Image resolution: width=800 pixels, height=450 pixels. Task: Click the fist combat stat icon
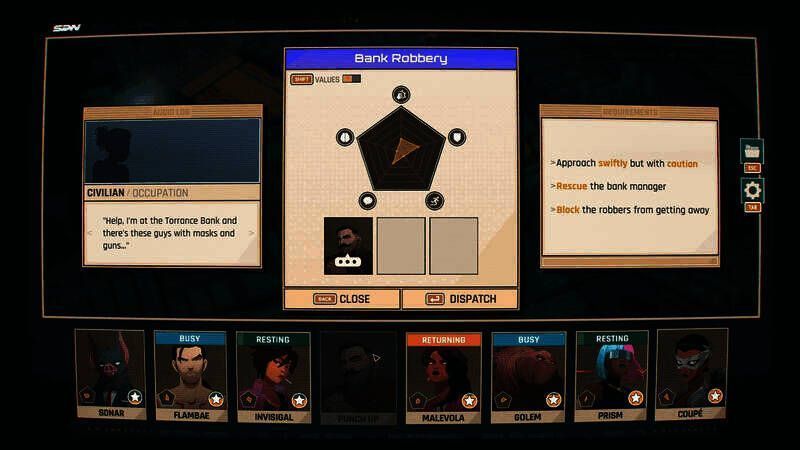tap(399, 95)
